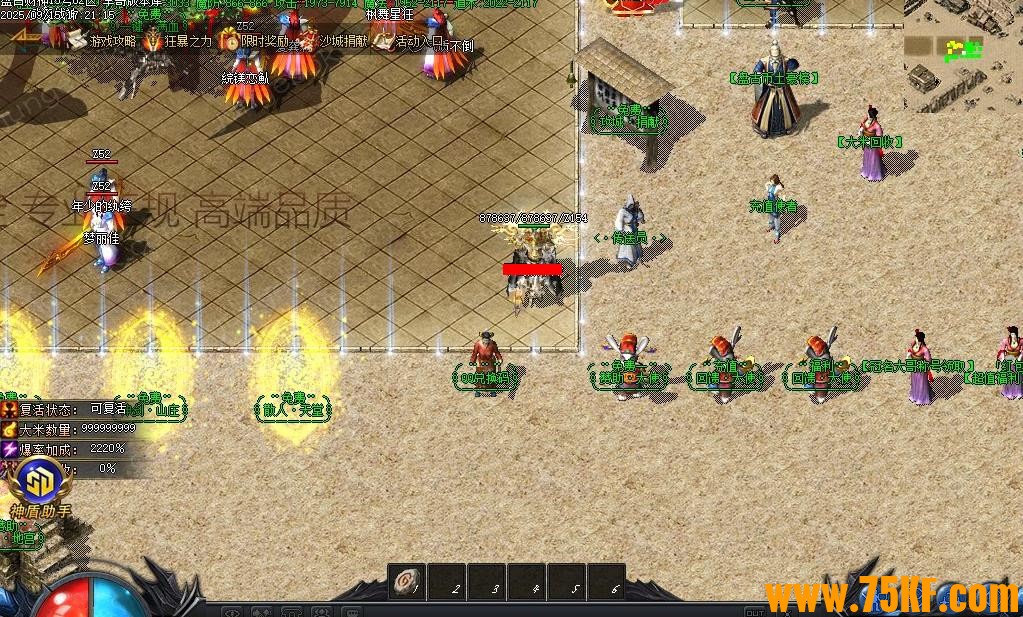Open the 活动入口 events entrance
Viewport: 1023px width, 617px height.
[x=408, y=41]
